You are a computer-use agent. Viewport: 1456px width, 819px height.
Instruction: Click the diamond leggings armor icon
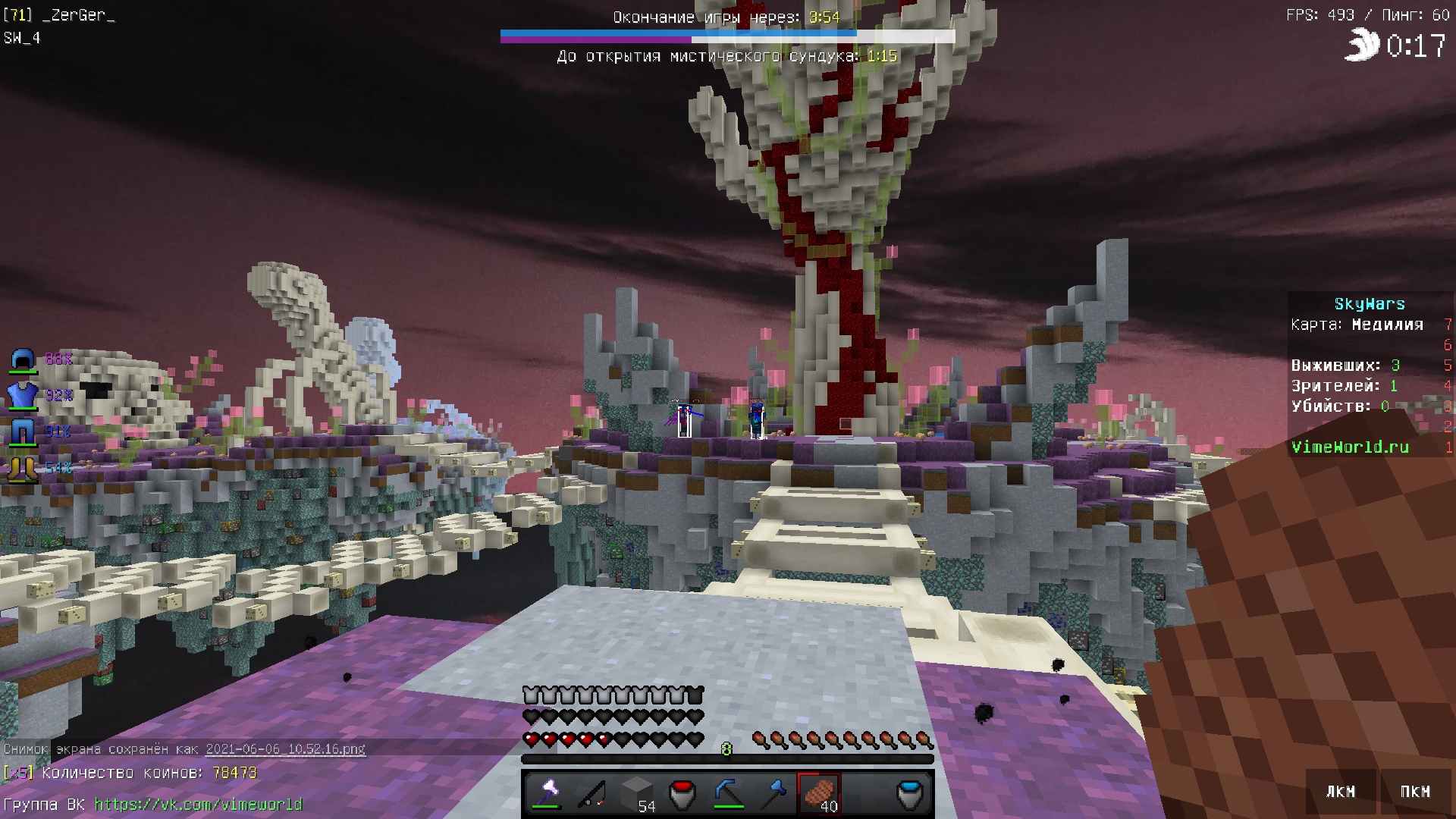pos(23,432)
